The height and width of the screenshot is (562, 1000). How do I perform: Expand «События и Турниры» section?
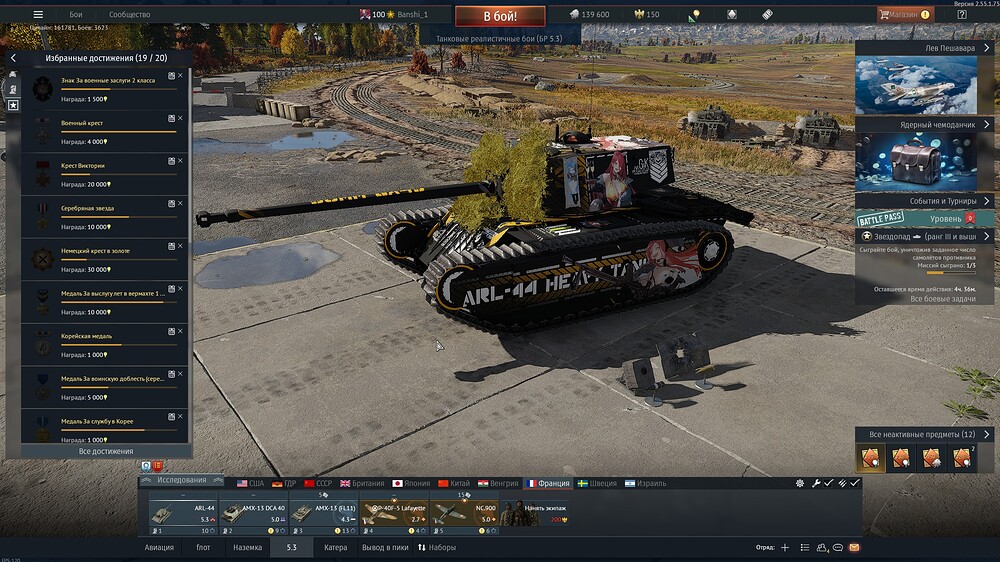[x=923, y=201]
